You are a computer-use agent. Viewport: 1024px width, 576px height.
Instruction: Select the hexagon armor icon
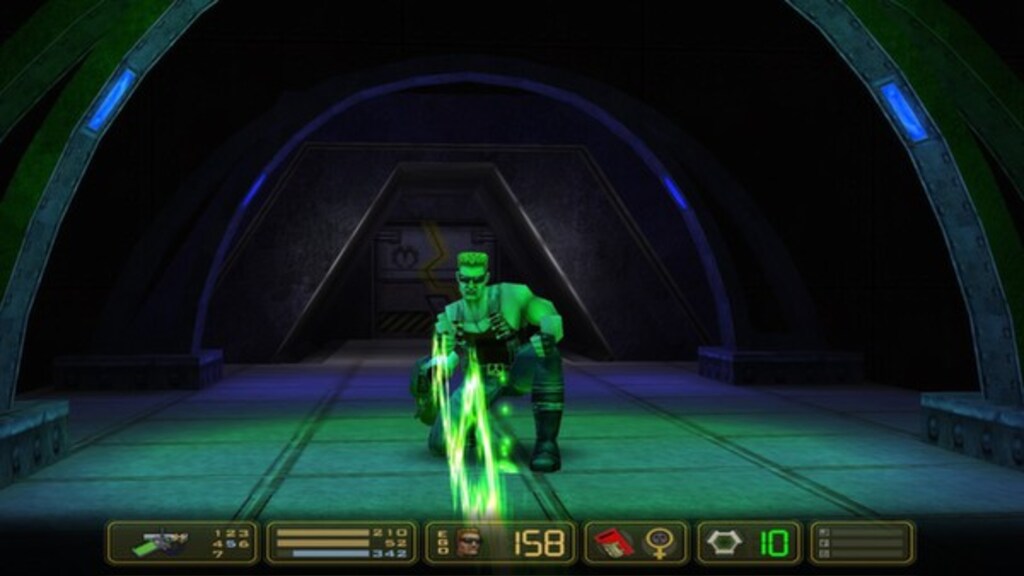(x=723, y=543)
